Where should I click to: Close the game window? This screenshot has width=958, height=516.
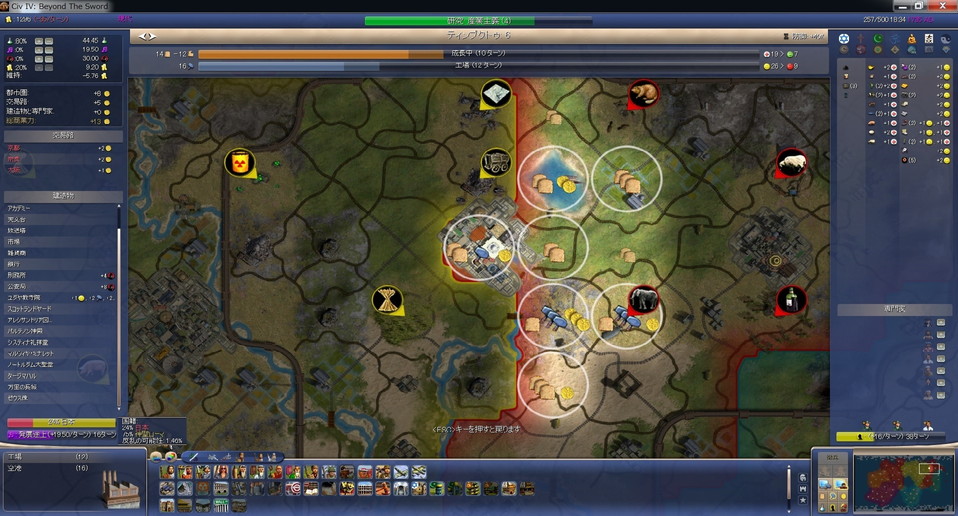click(945, 5)
